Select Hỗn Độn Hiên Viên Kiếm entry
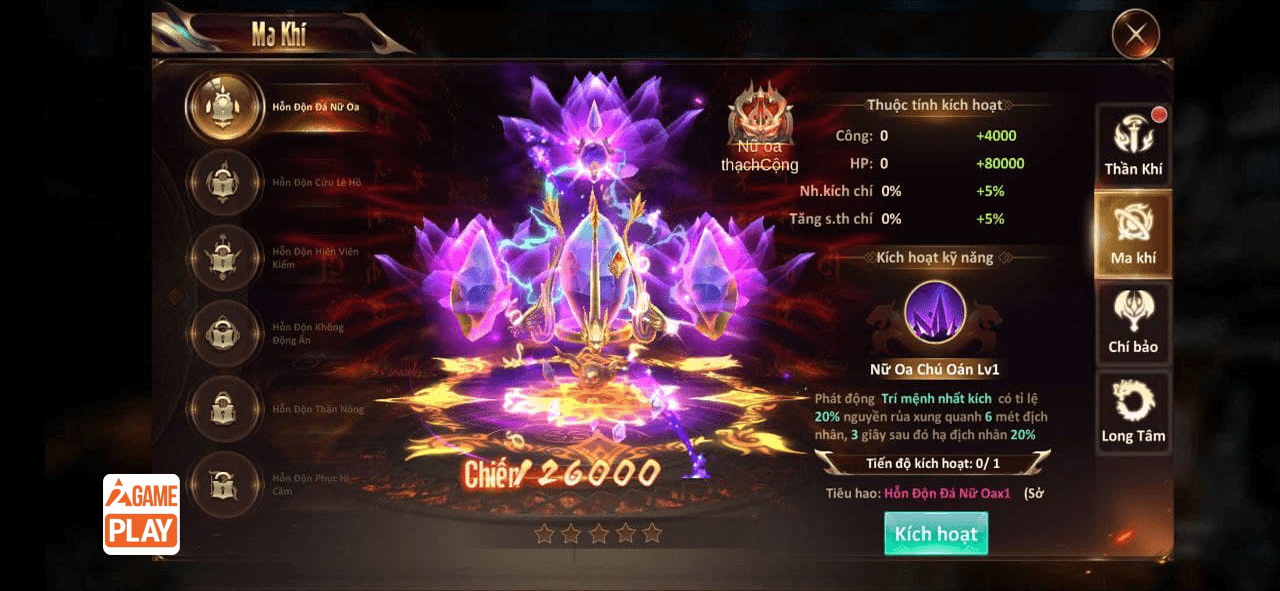 [224, 258]
